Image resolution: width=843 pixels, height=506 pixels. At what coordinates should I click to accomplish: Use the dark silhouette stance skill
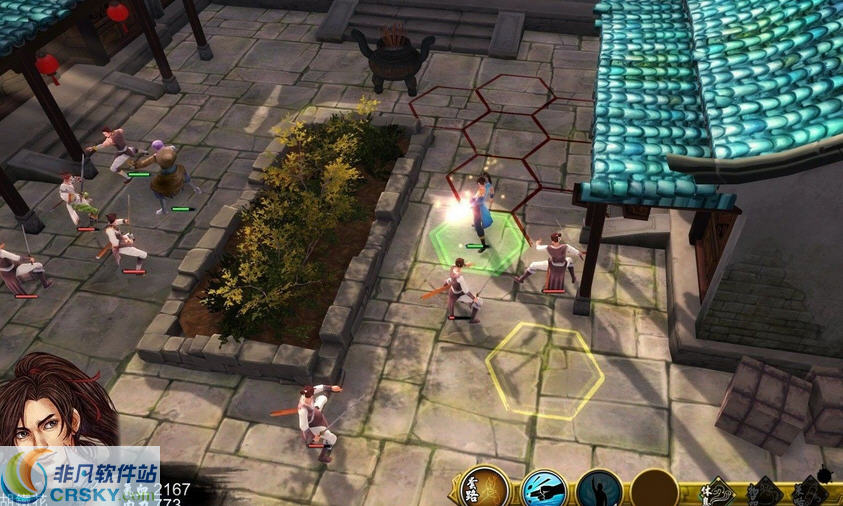[599, 490]
